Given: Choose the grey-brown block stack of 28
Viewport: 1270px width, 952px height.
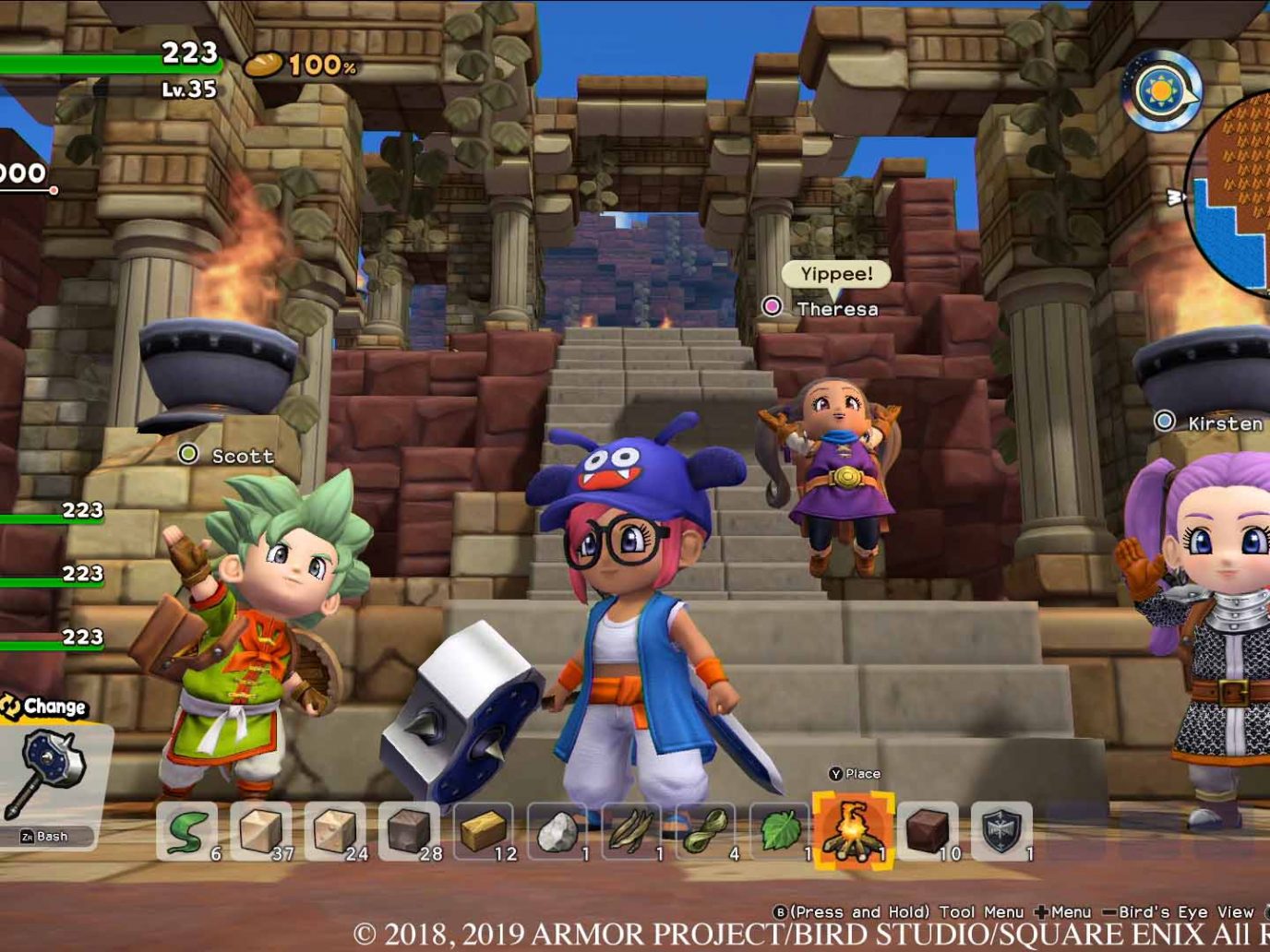Looking at the screenshot, I should click(x=409, y=831).
